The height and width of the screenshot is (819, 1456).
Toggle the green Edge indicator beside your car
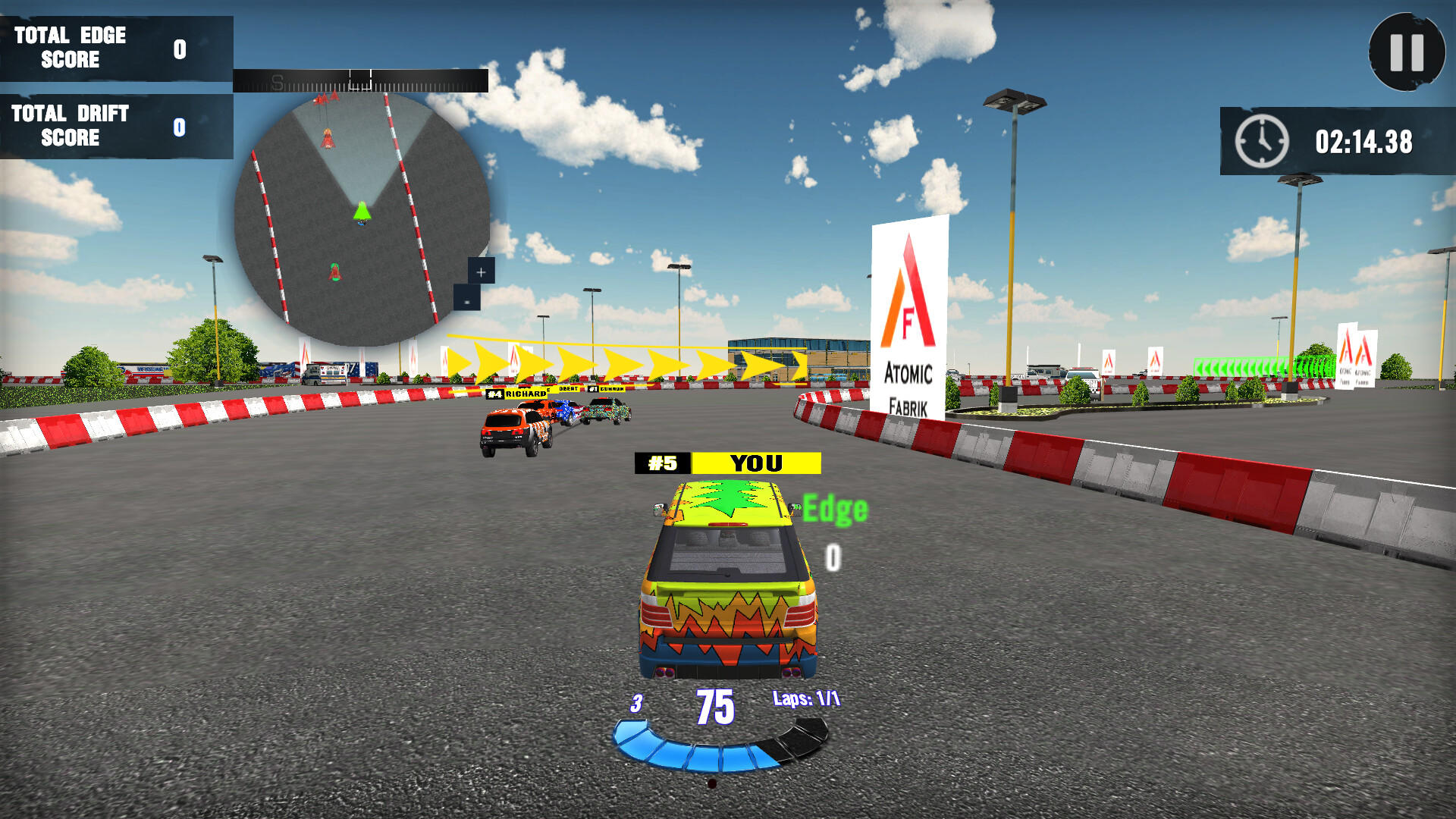click(x=834, y=507)
